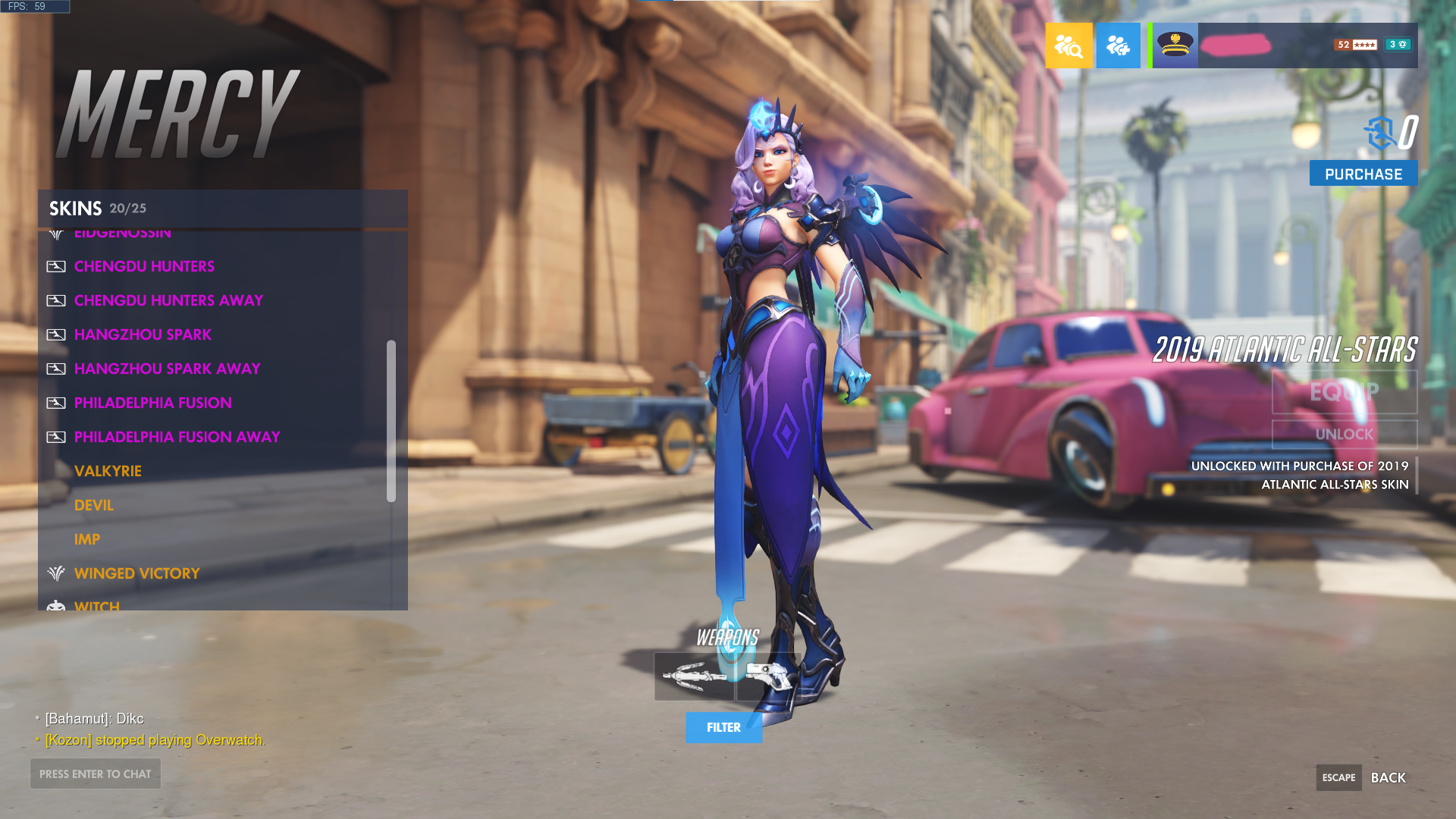The image size is (1456, 819).
Task: Select the Devil skin from list
Action: click(x=93, y=505)
